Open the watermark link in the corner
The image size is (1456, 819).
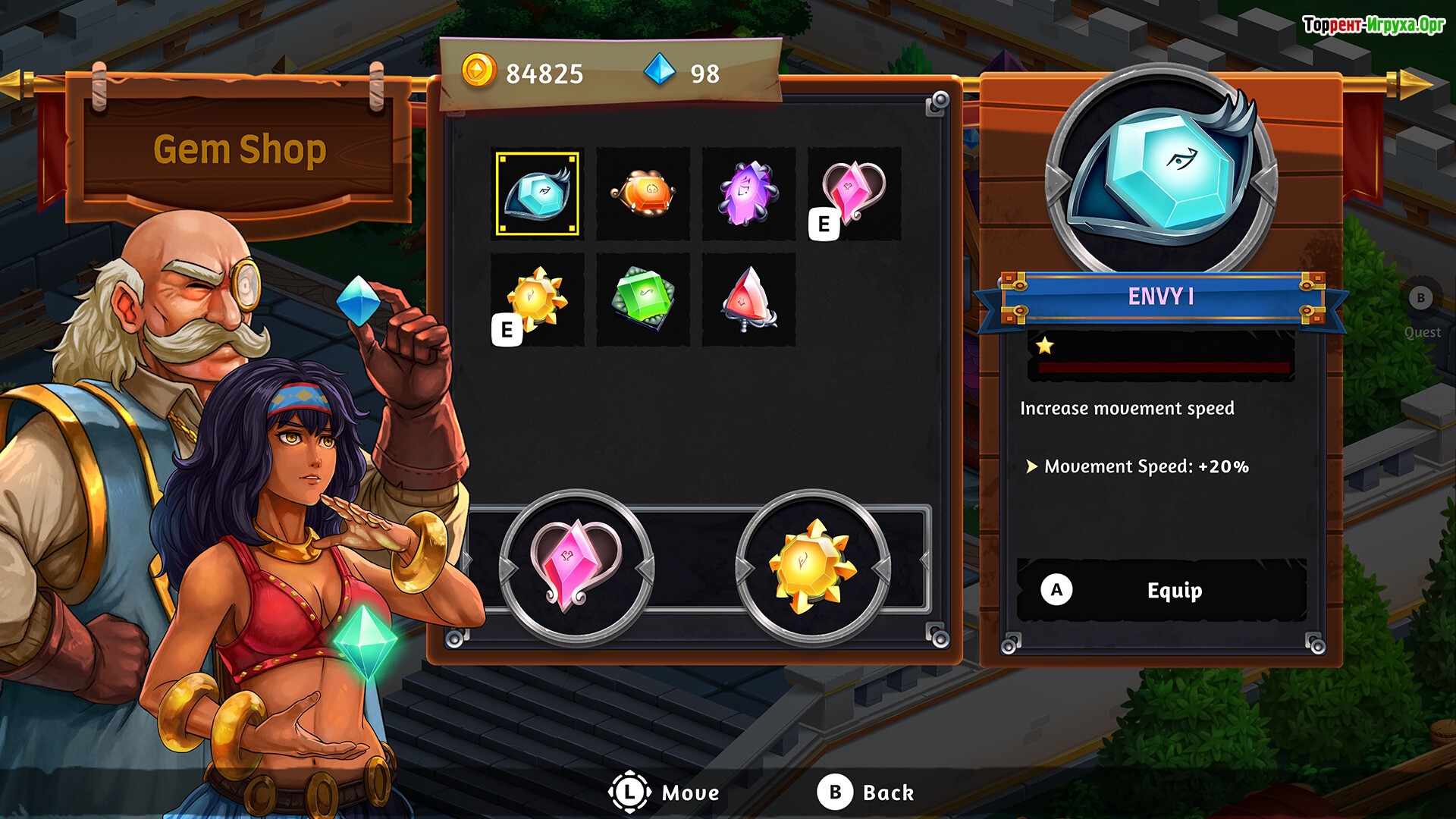tap(1373, 25)
